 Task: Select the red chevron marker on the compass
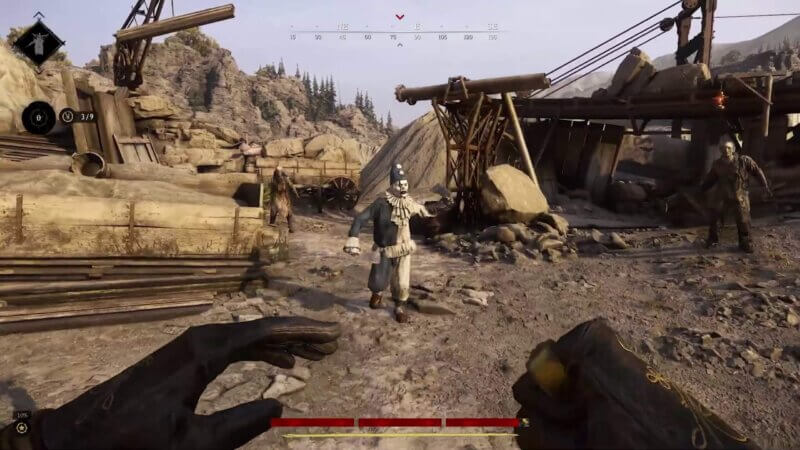click(400, 17)
